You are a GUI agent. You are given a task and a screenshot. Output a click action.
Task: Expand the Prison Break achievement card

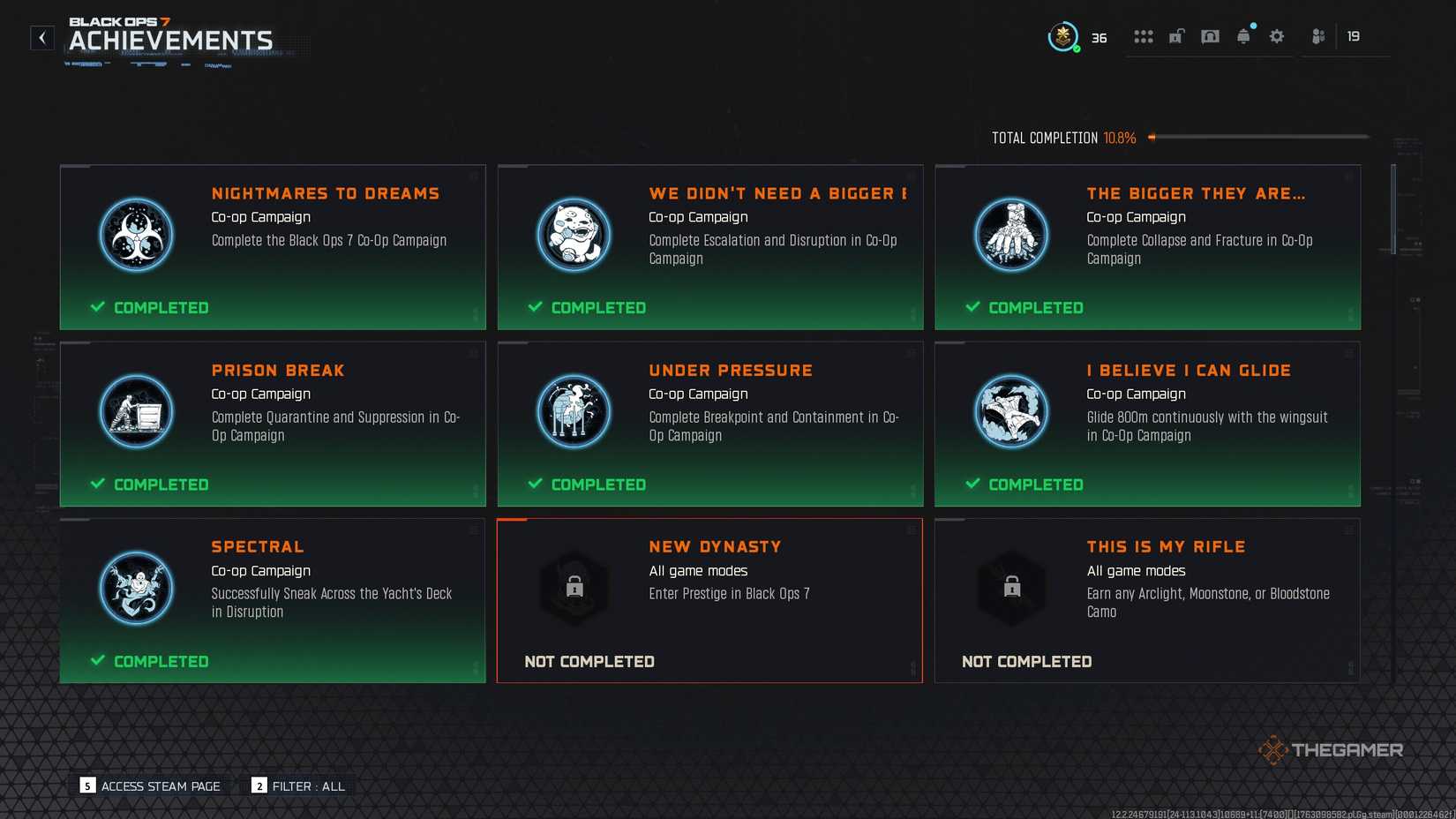pyautogui.click(x=272, y=424)
